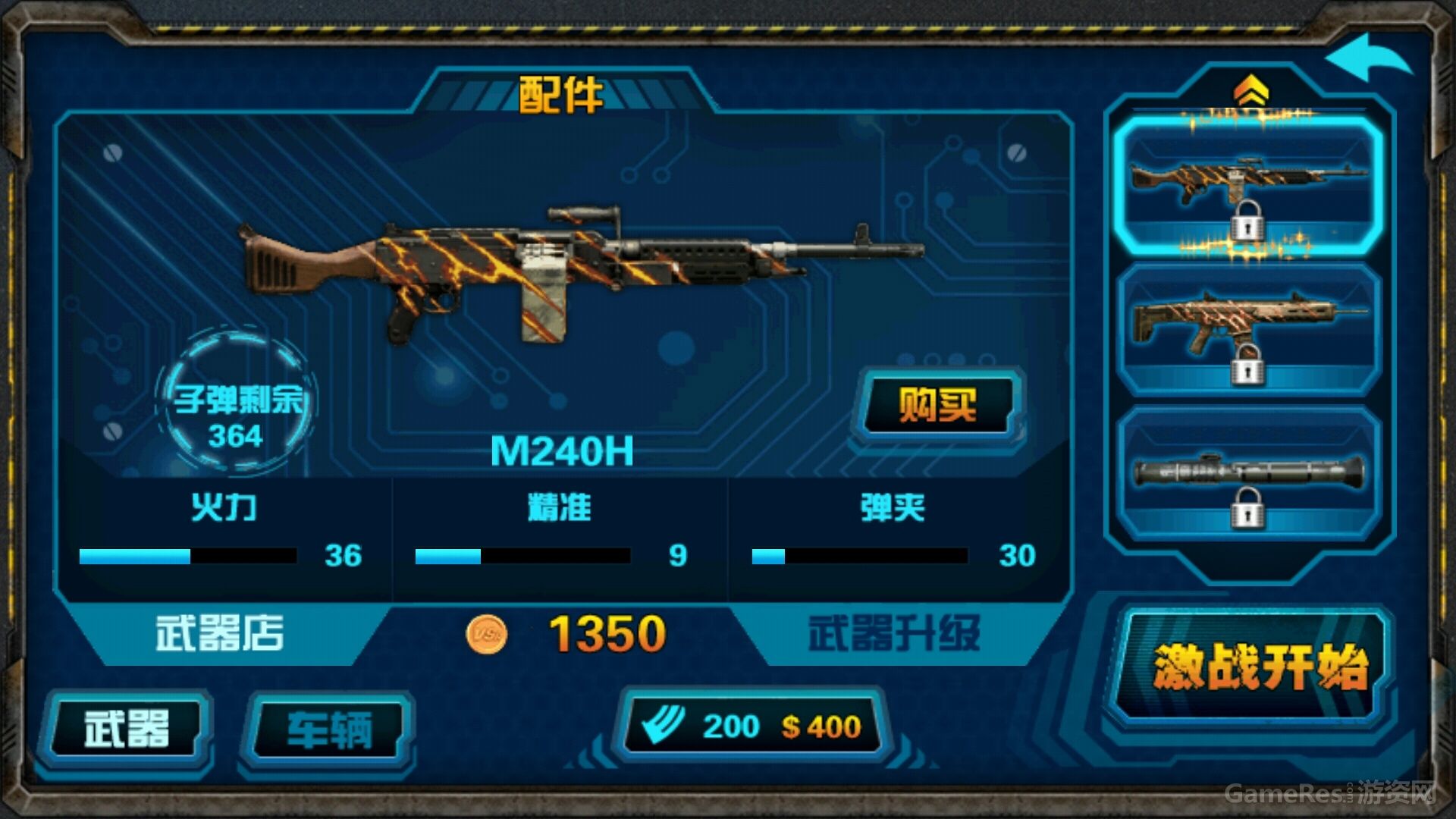Viewport: 1456px width, 819px height.
Task: Toggle the $400 ammo purchase bar
Action: pyautogui.click(x=758, y=726)
